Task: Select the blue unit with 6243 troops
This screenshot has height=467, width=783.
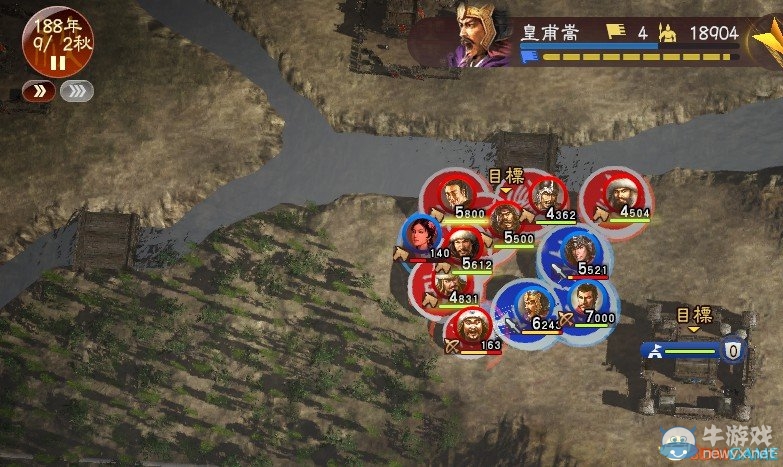Action: pos(530,306)
